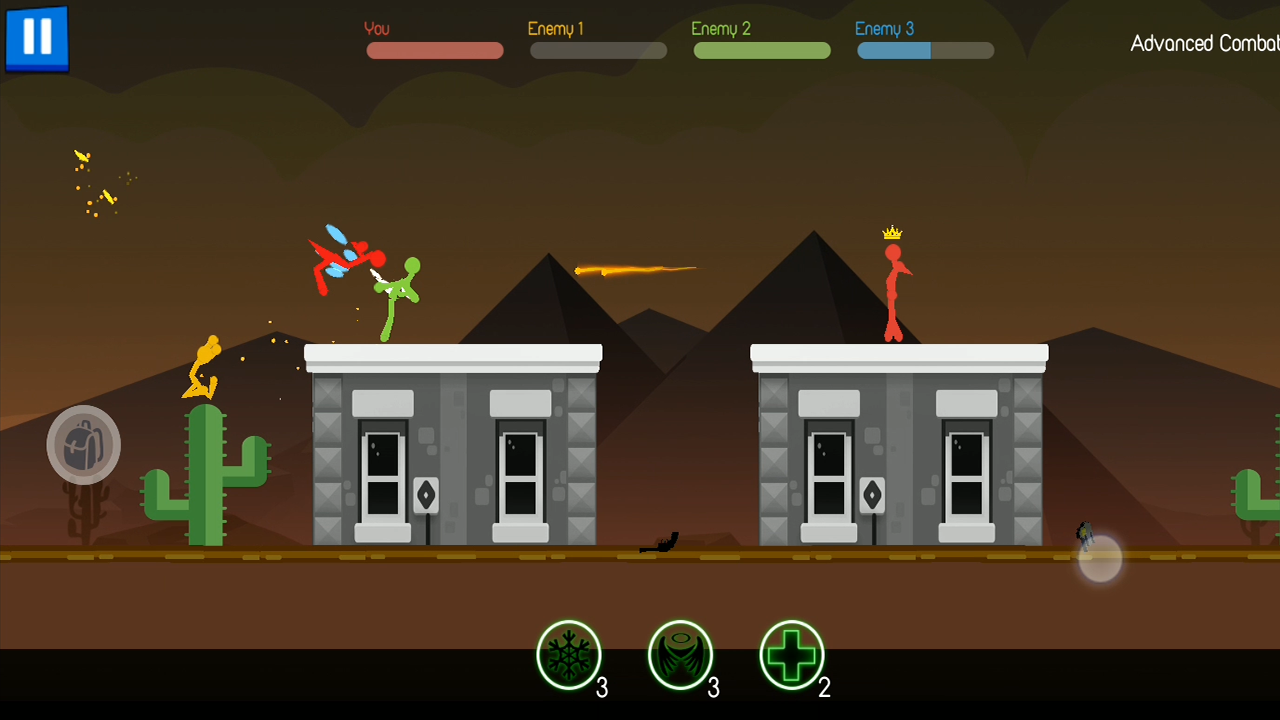Use the angel wings ability
Screen dimensions: 1280x720
pos(680,655)
